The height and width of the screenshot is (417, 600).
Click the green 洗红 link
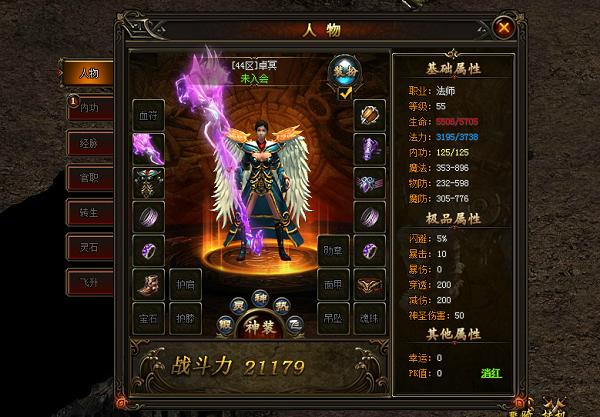[490, 371]
